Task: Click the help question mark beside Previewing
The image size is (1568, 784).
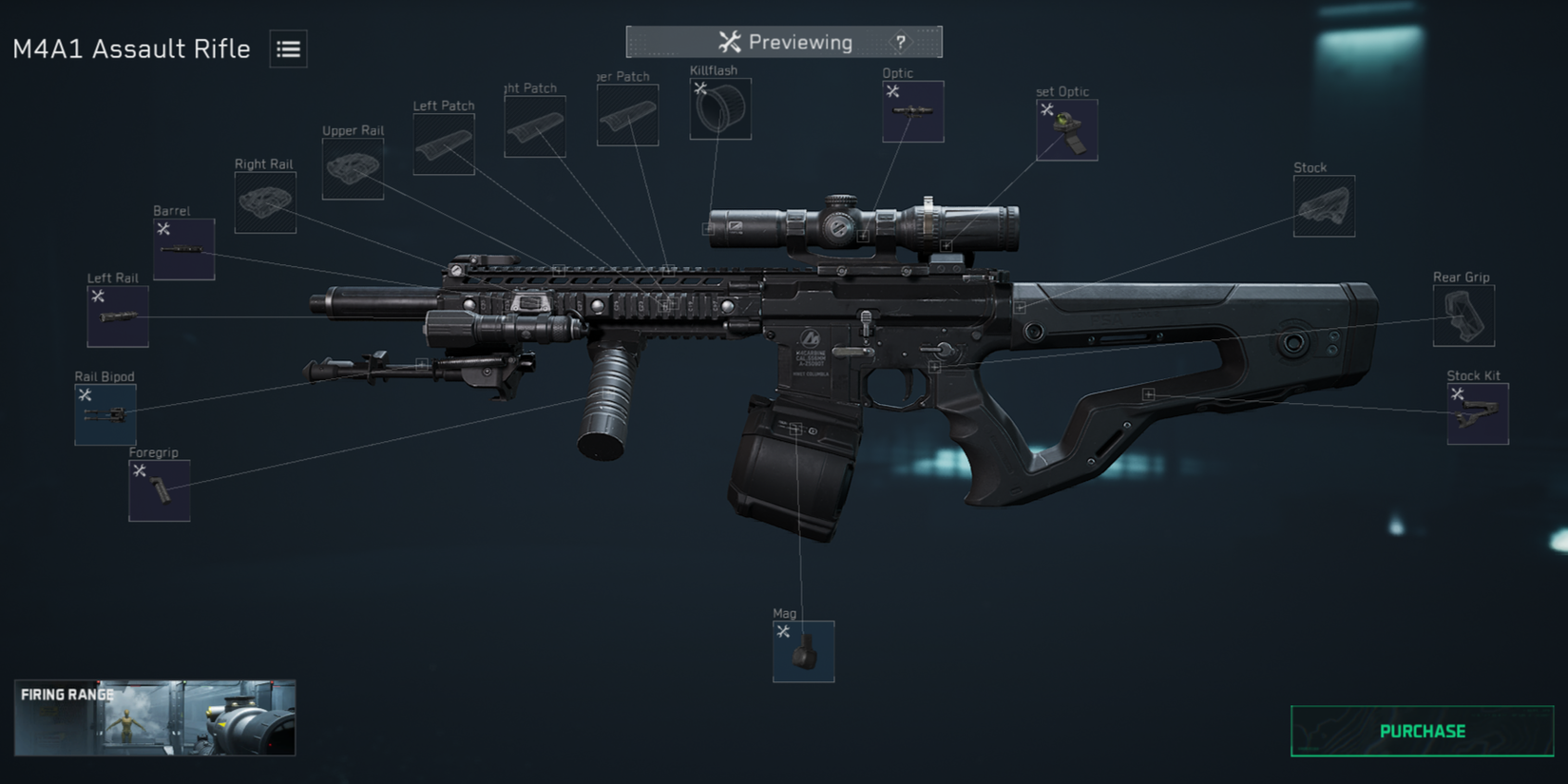Action: coord(898,42)
